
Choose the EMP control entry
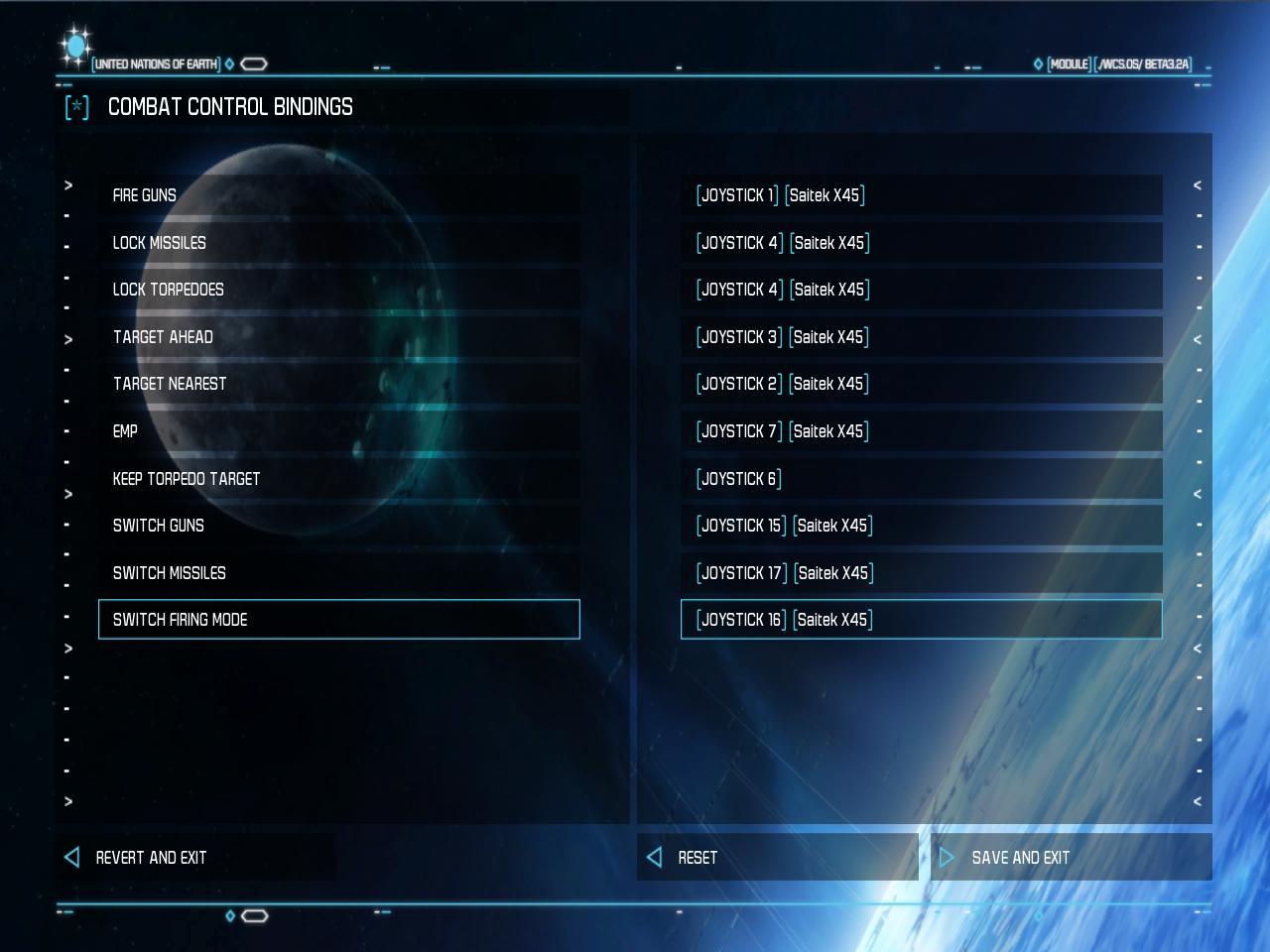tap(338, 431)
